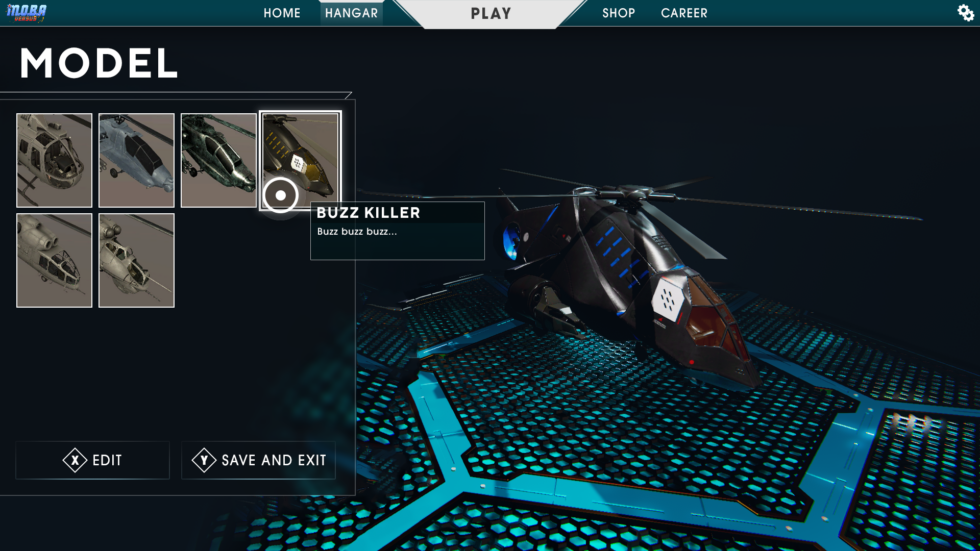Open the Hangar tab
980x551 pixels.
tap(351, 13)
